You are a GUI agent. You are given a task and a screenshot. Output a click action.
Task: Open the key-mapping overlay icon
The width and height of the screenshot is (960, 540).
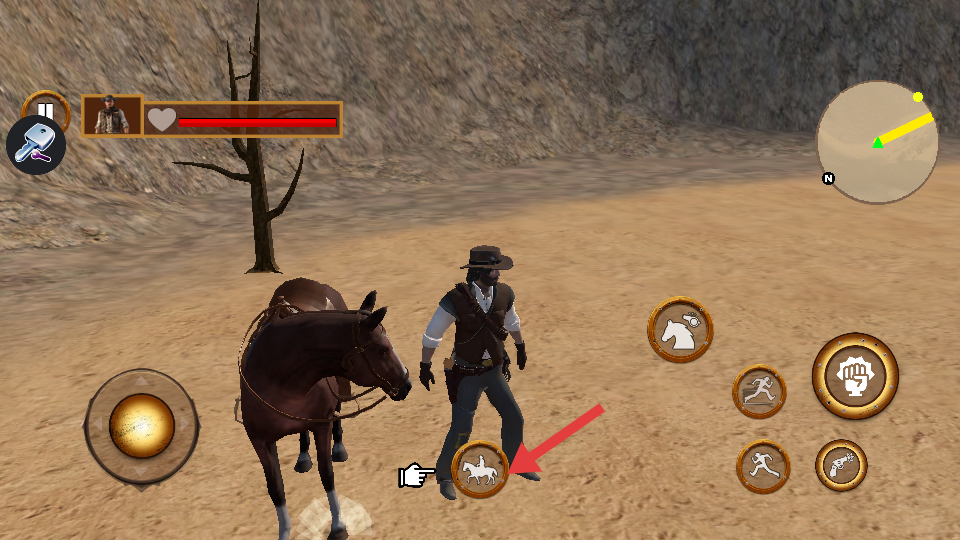(36, 146)
